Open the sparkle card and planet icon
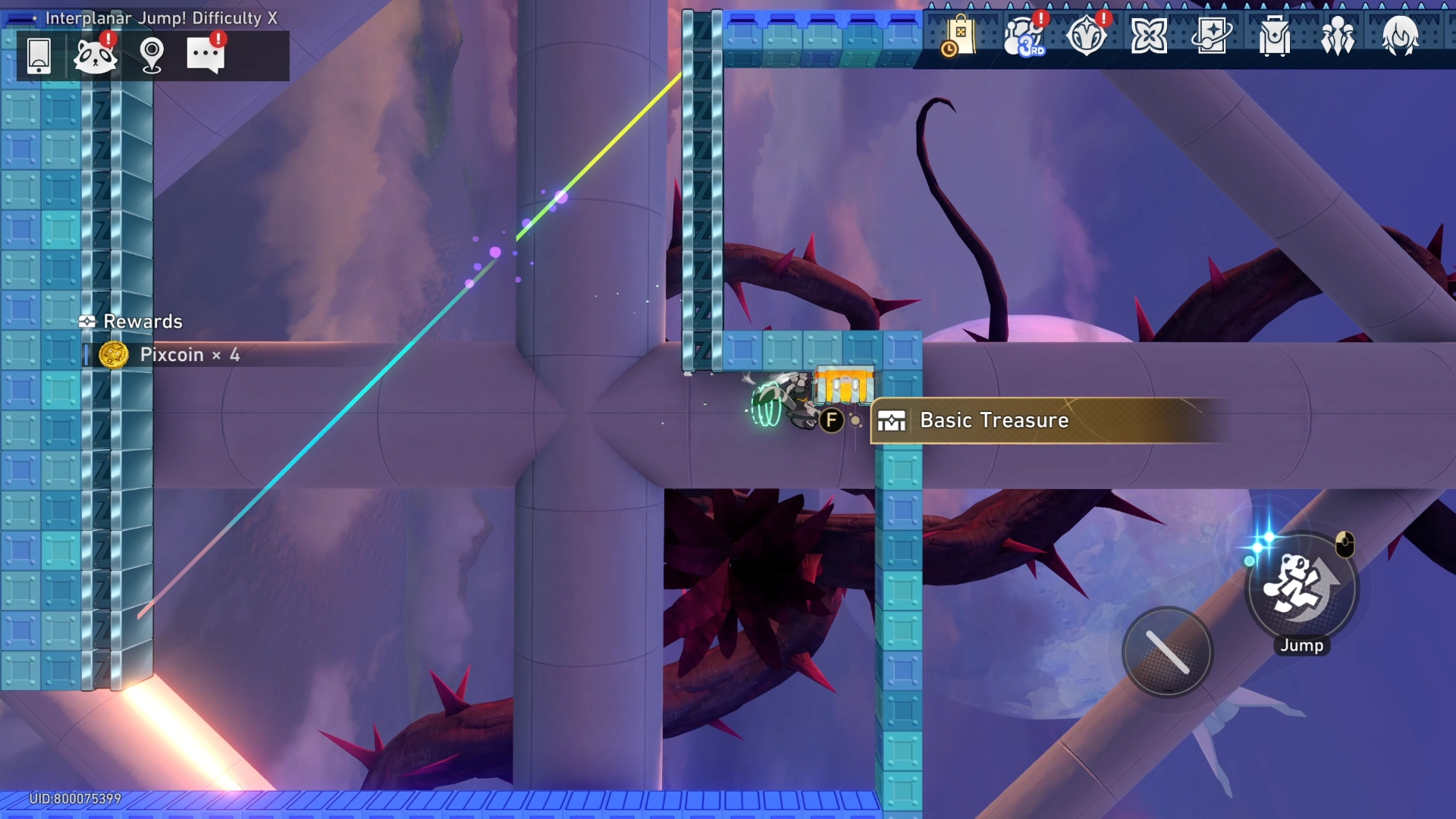 tap(1212, 36)
